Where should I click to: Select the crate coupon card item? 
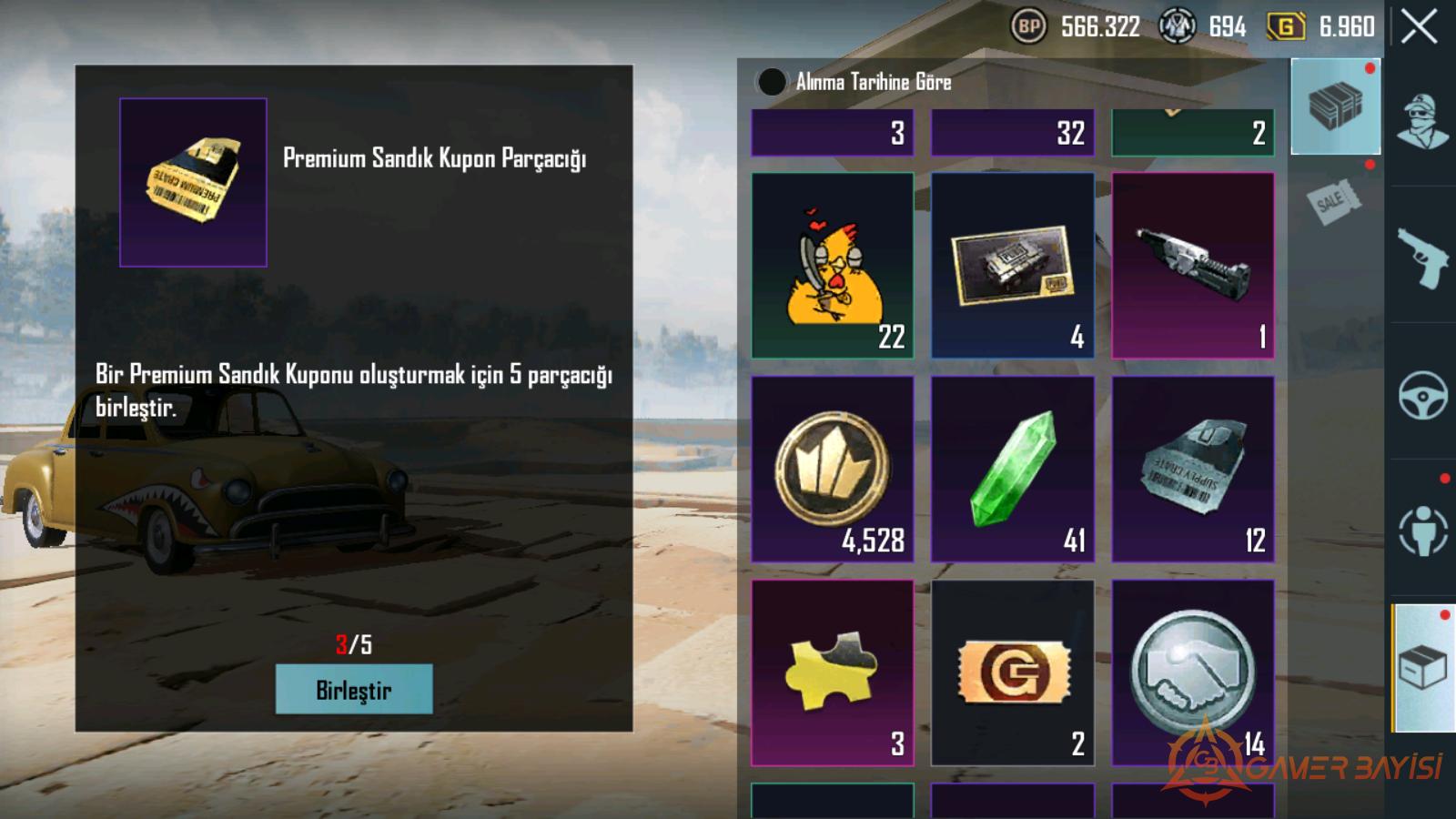click(1012, 265)
